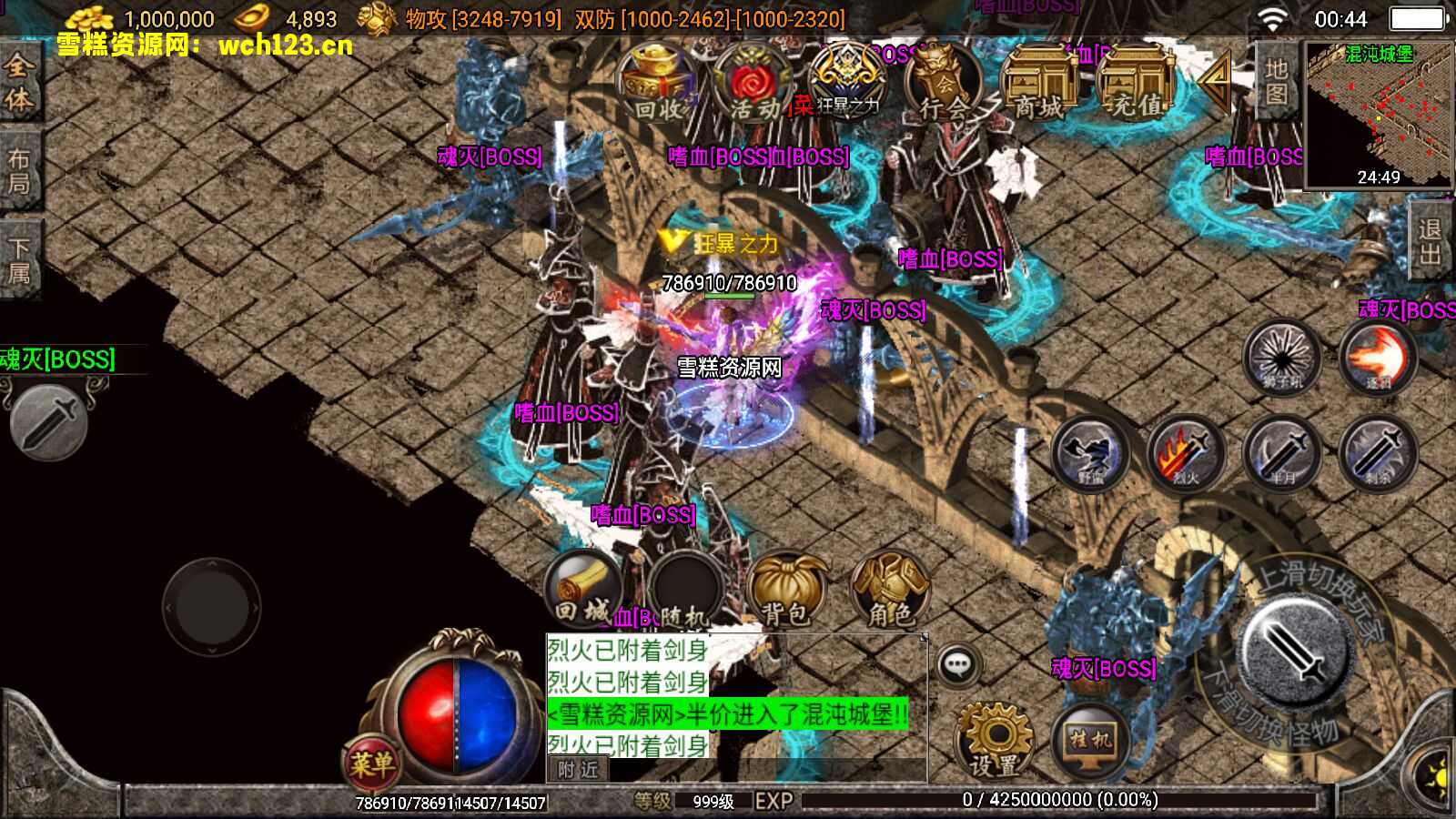The height and width of the screenshot is (819, 1456).
Task: Tap the 退出 exit button
Action: (1431, 241)
